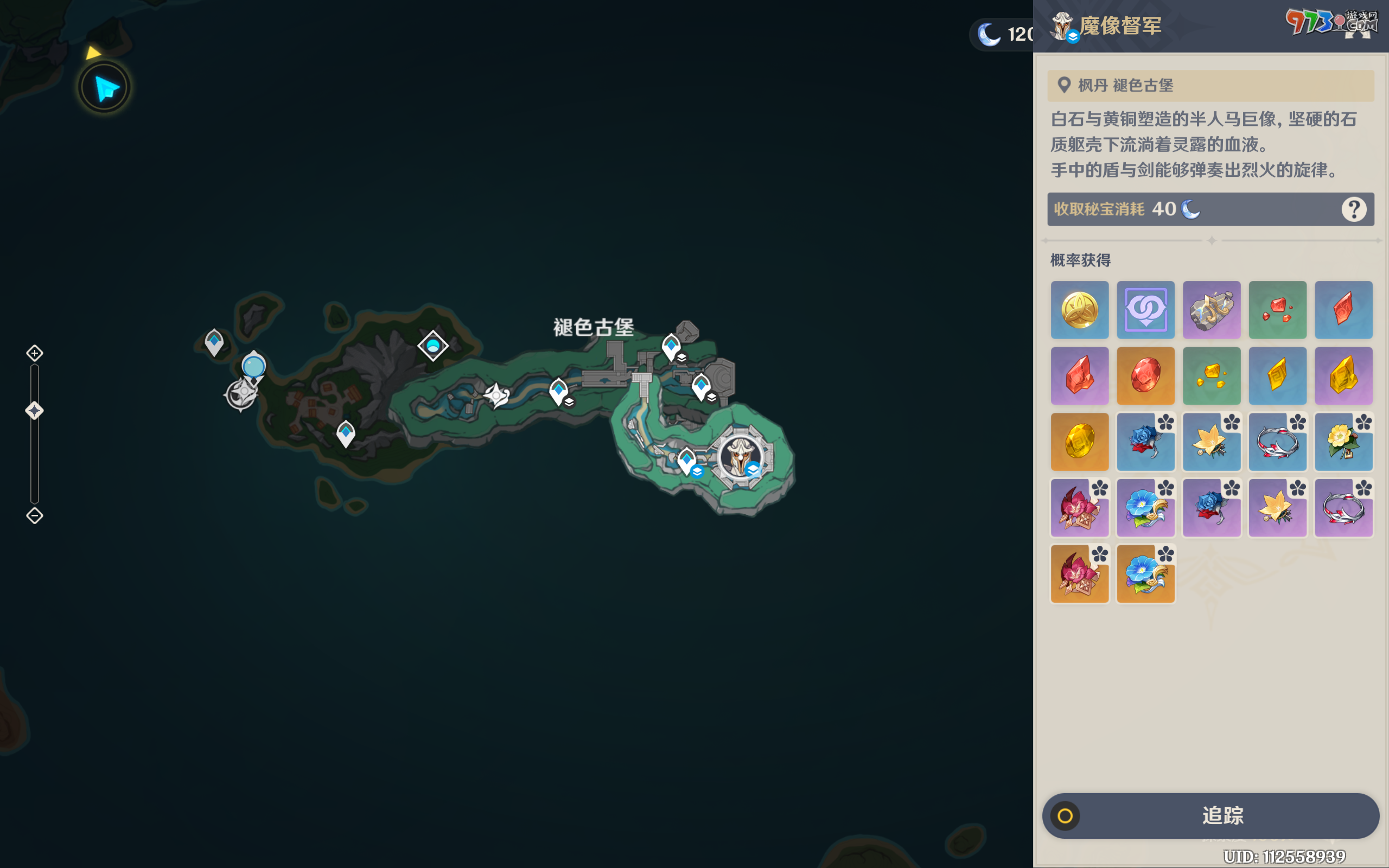The image size is (1389, 868).
Task: Zoom in with the map plus button
Action: point(34,353)
